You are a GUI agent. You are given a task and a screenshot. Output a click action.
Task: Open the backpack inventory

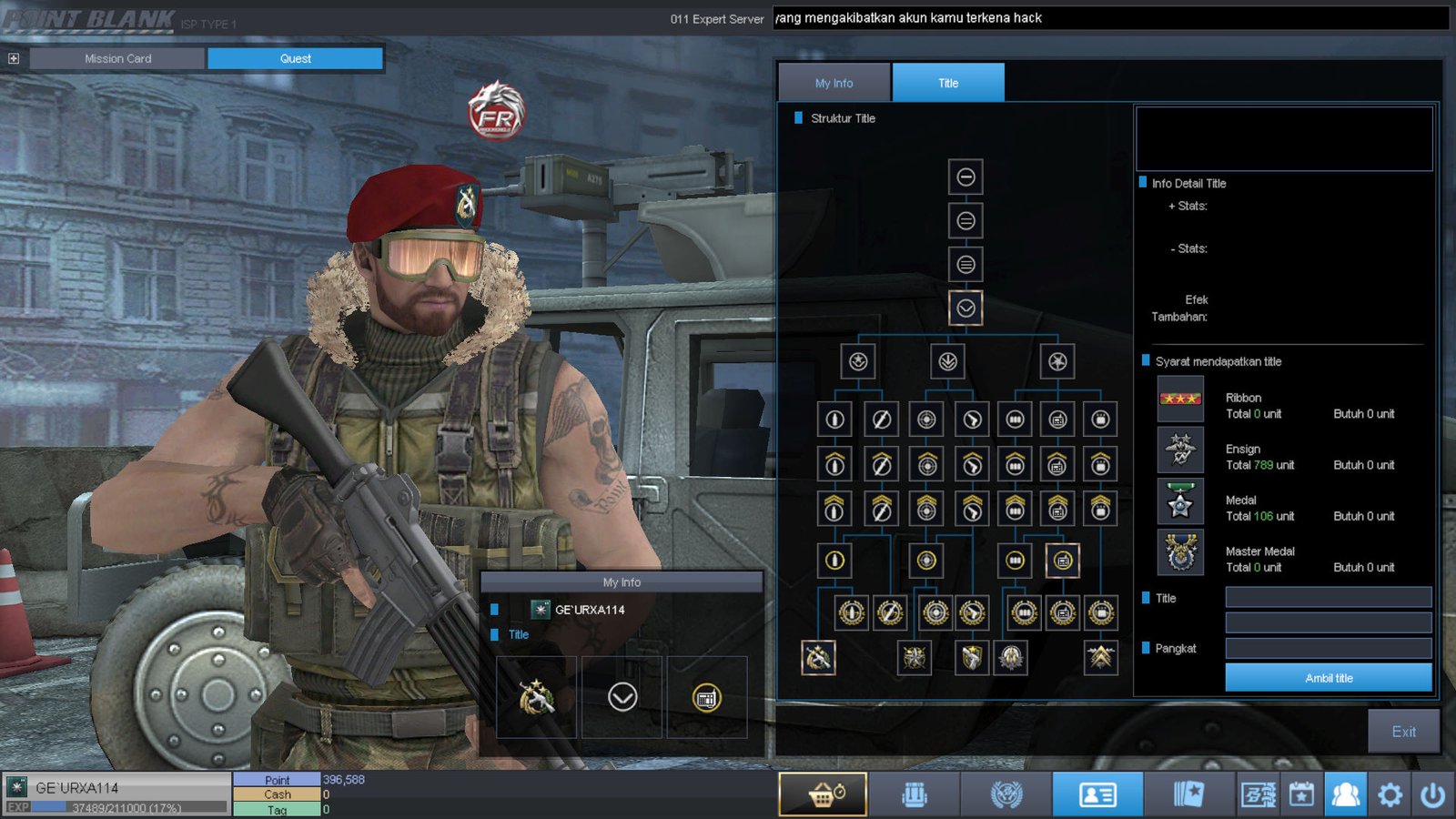(915, 795)
